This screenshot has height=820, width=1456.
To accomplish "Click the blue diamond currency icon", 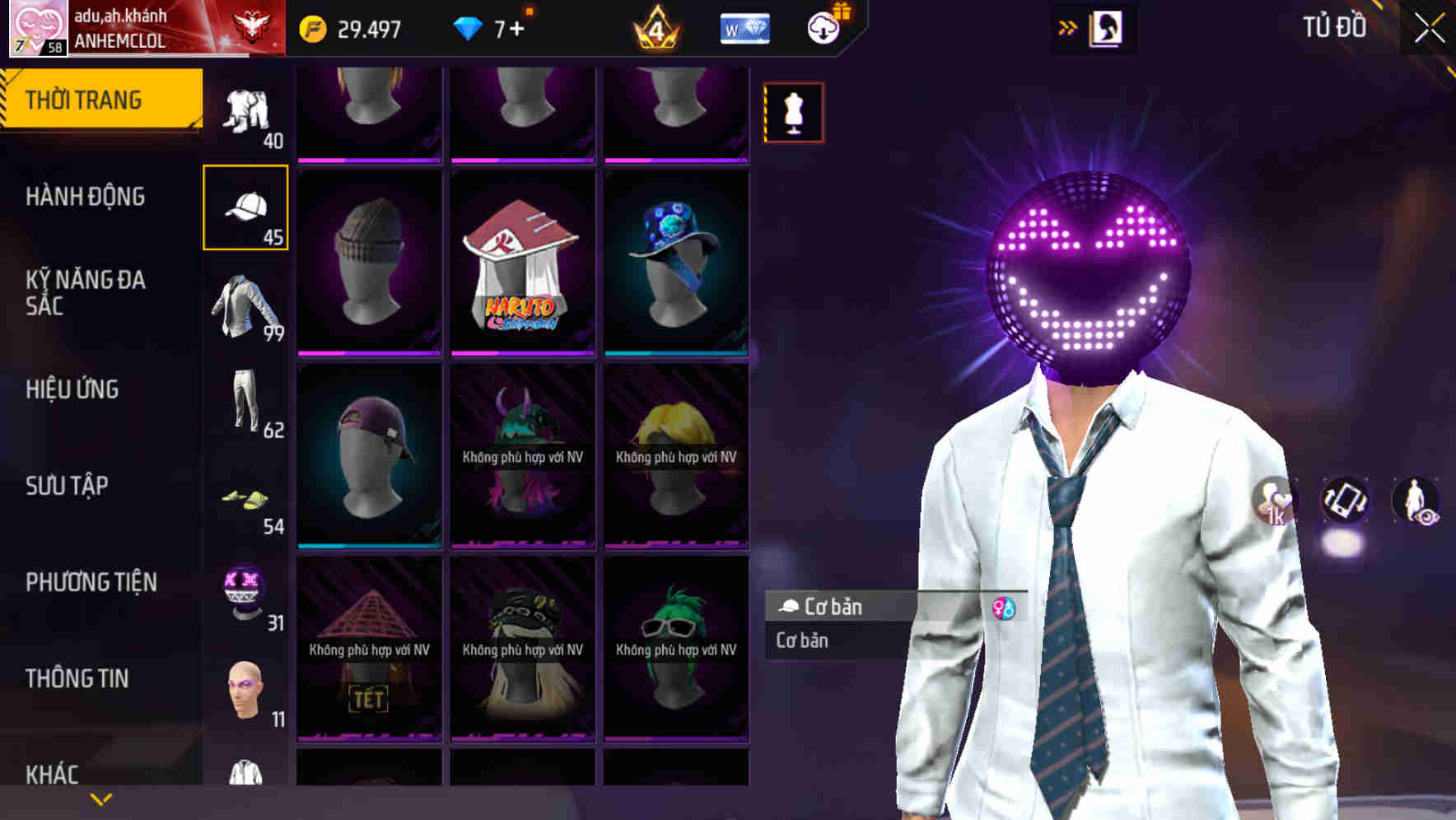I will tap(467, 27).
